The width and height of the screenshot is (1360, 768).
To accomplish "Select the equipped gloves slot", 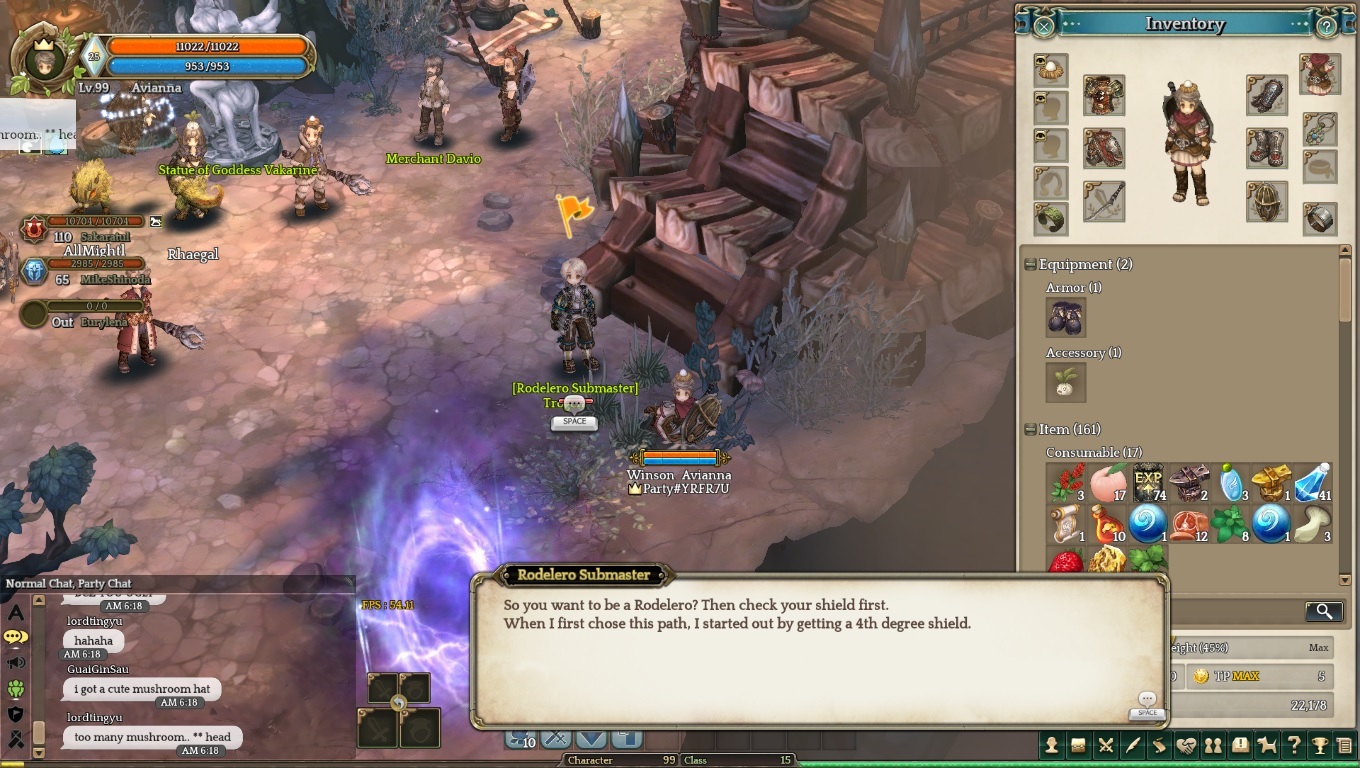I will click(1266, 95).
